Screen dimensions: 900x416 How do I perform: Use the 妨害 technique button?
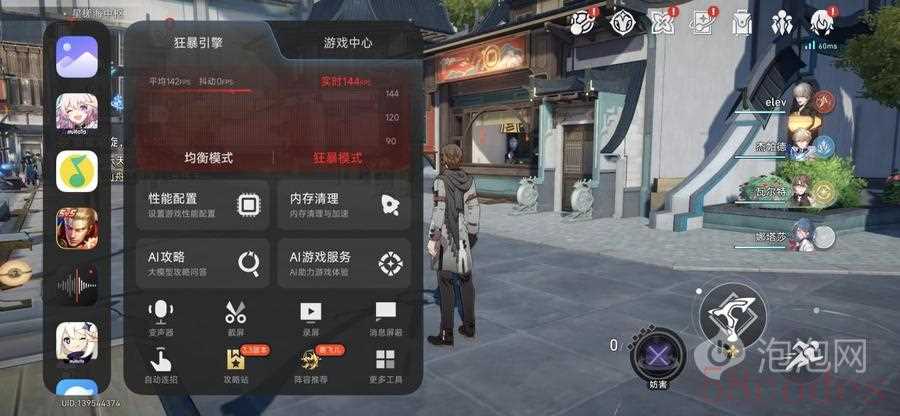click(x=657, y=352)
